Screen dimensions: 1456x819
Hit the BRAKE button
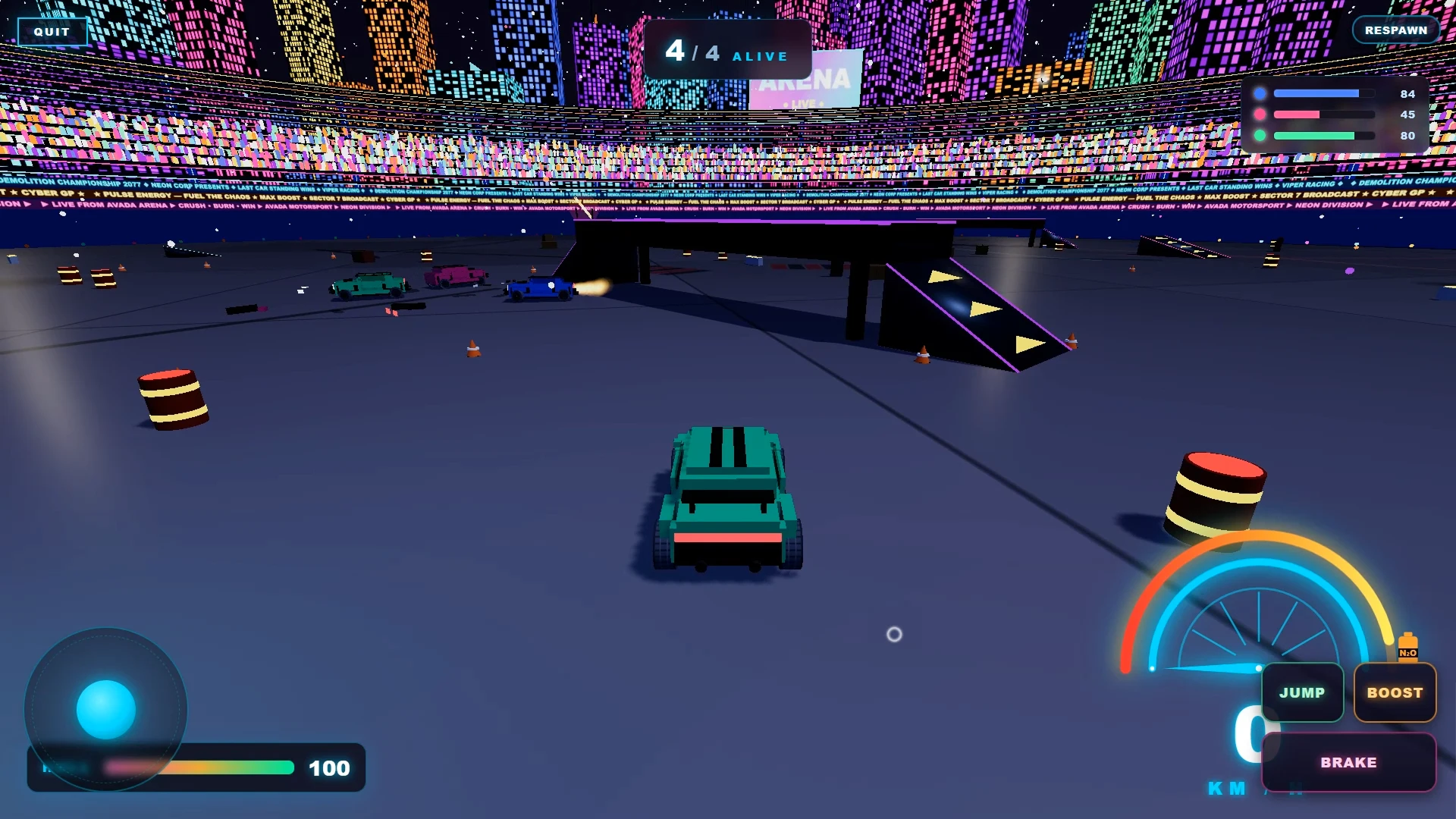(1349, 763)
